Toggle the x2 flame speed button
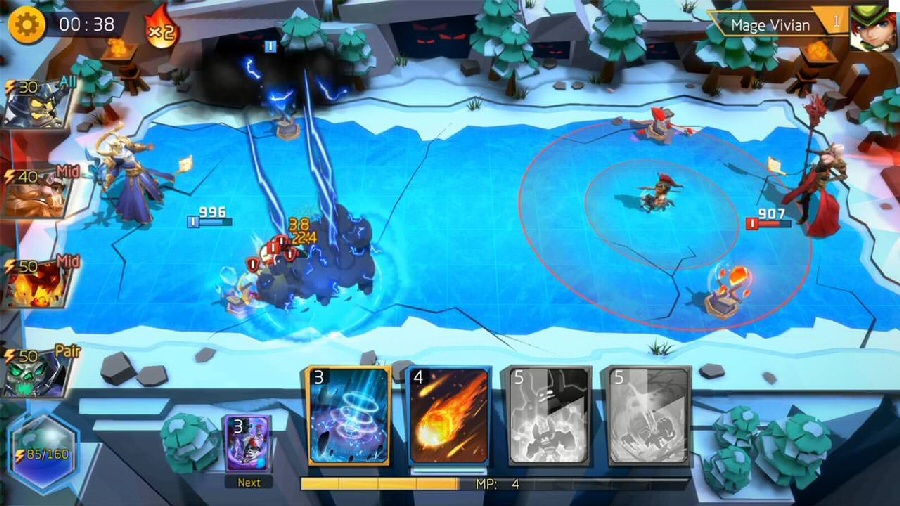Viewport: 900px width, 506px height. click(x=160, y=25)
